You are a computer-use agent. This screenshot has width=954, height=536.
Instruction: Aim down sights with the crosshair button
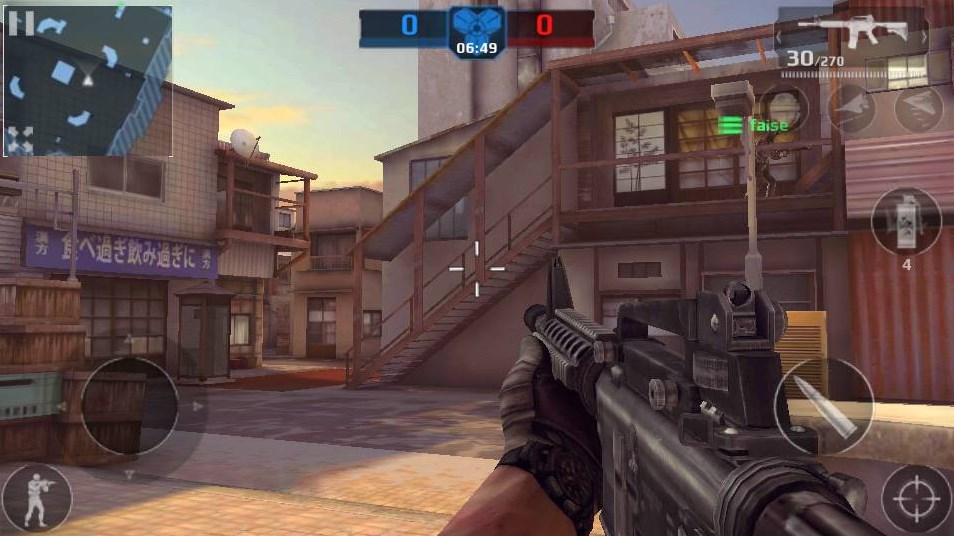916,498
